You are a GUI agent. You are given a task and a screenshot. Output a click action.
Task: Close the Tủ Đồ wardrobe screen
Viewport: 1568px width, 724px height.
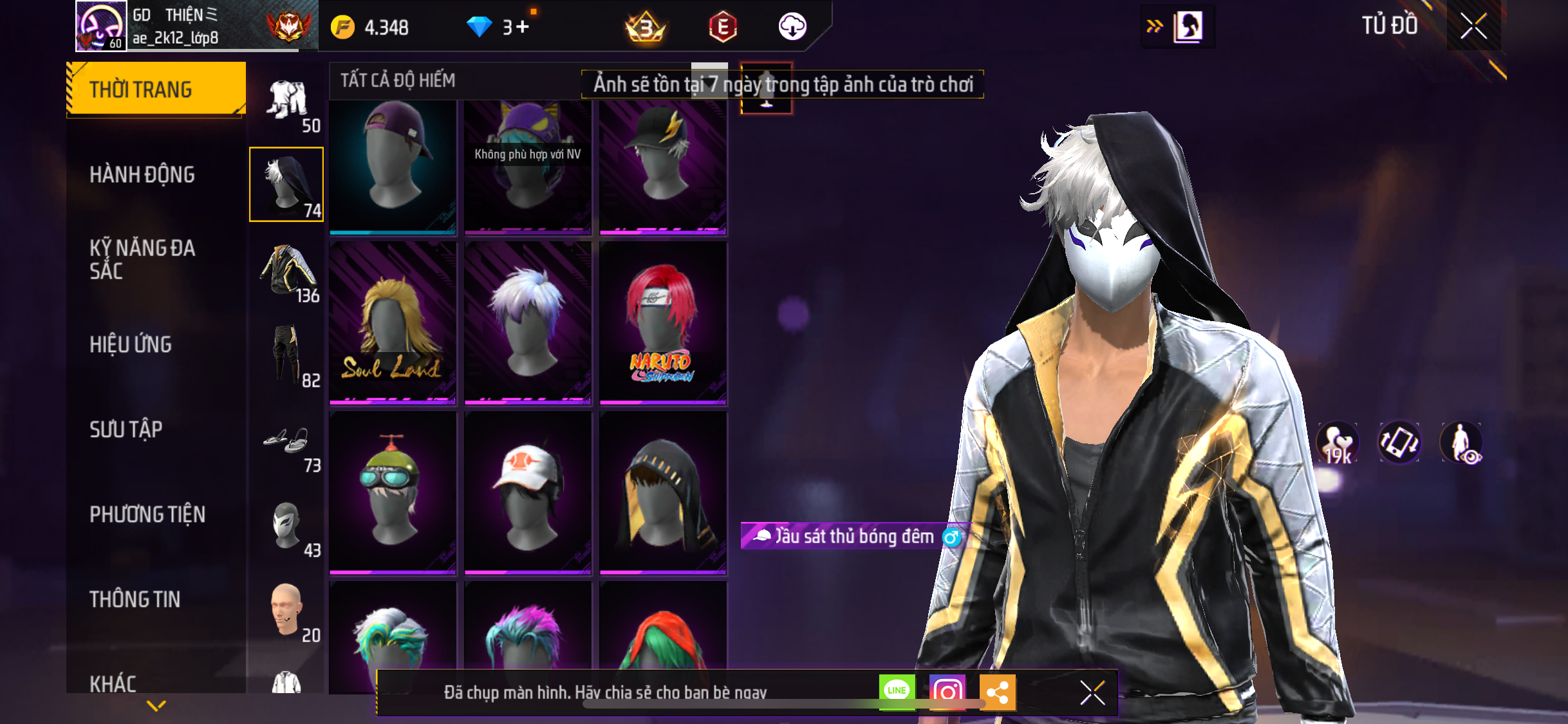(x=1473, y=26)
